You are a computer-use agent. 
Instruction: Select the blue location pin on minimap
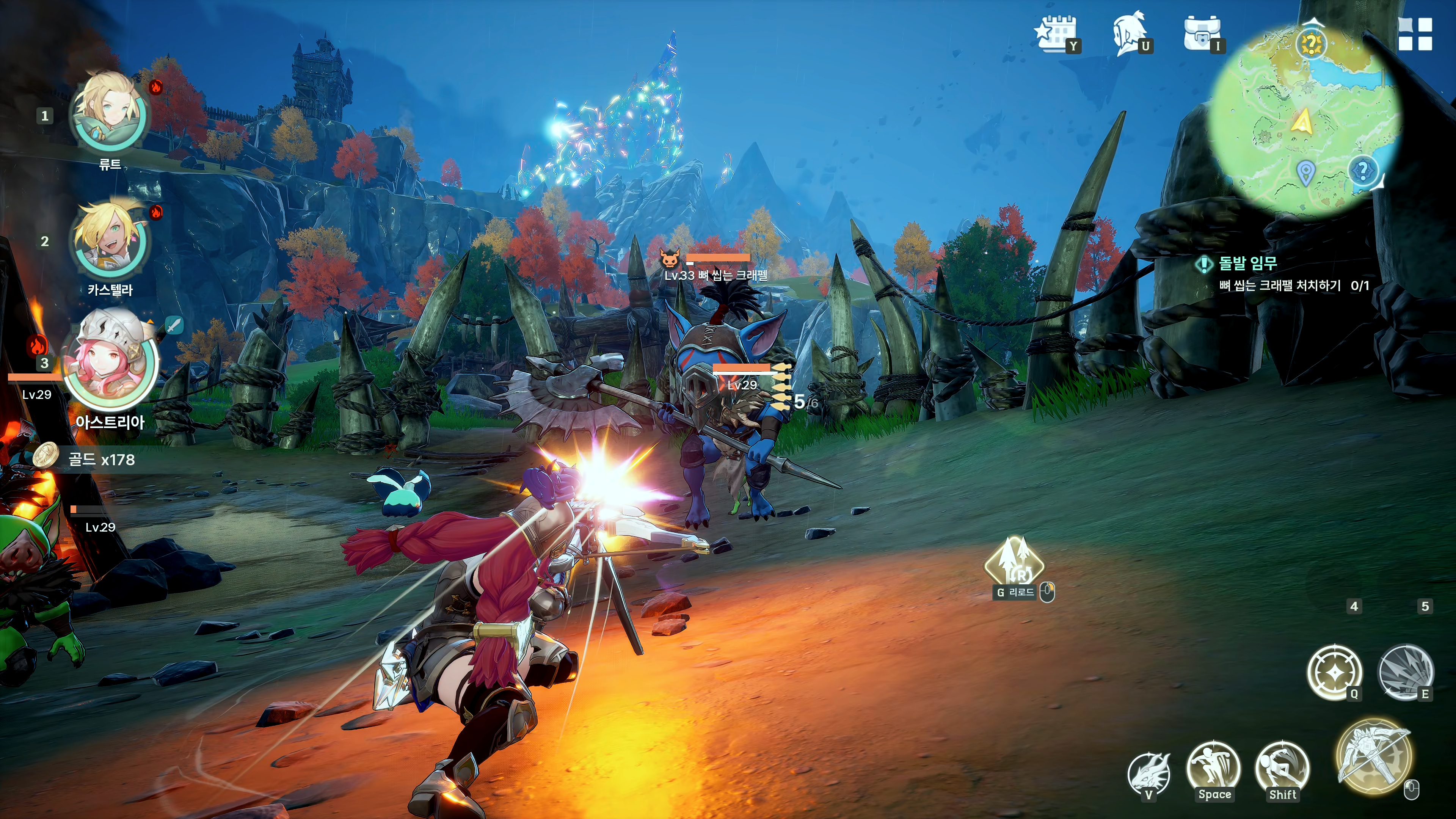(x=1304, y=173)
